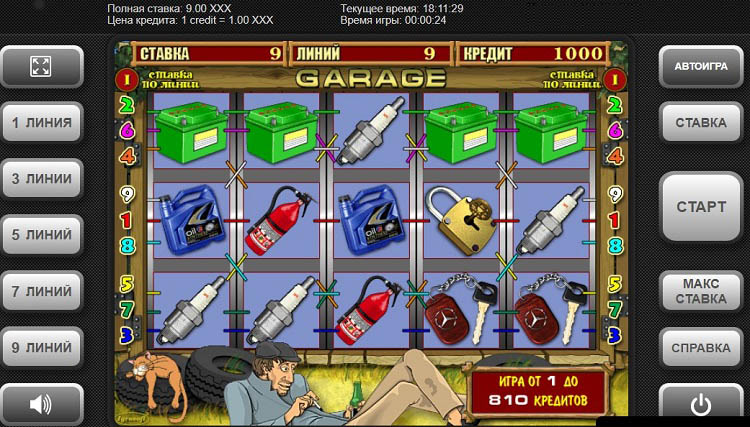The height and width of the screenshot is (427, 750).
Task: Select the 1 ЛИНИЯ bet line button
Action: 41,123
